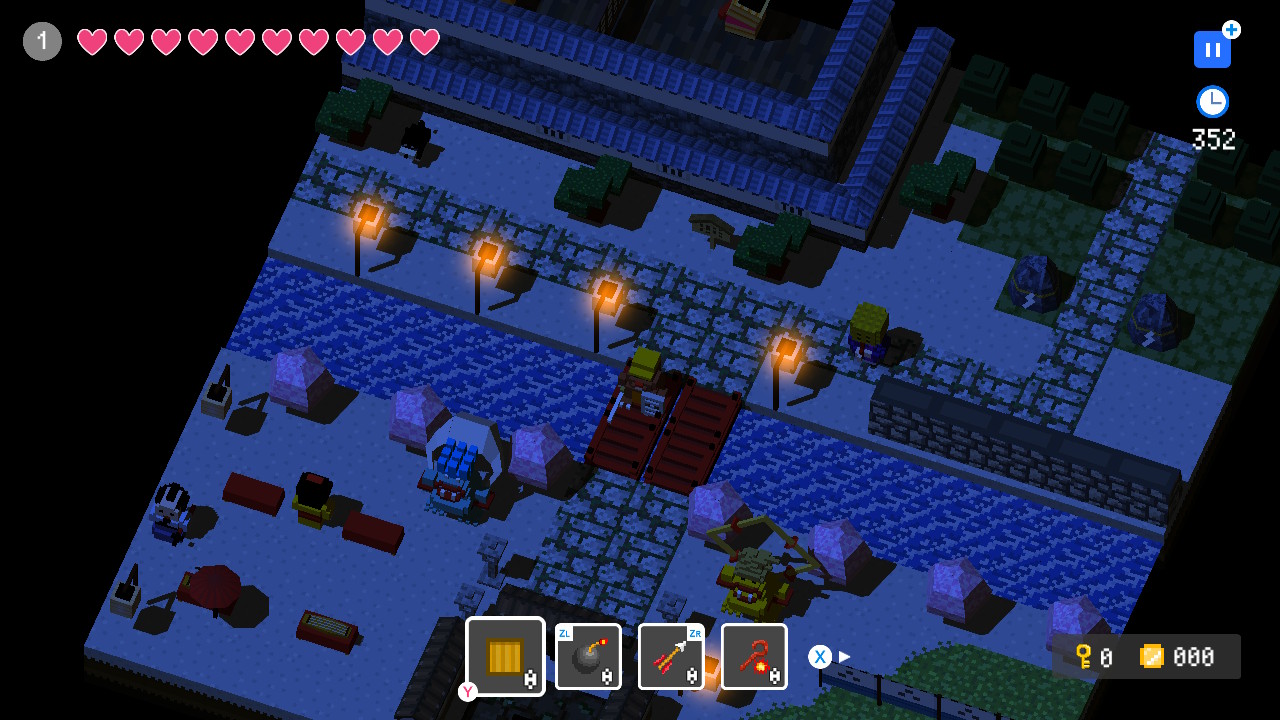Click the player 1 indicator circle

pos(41,41)
